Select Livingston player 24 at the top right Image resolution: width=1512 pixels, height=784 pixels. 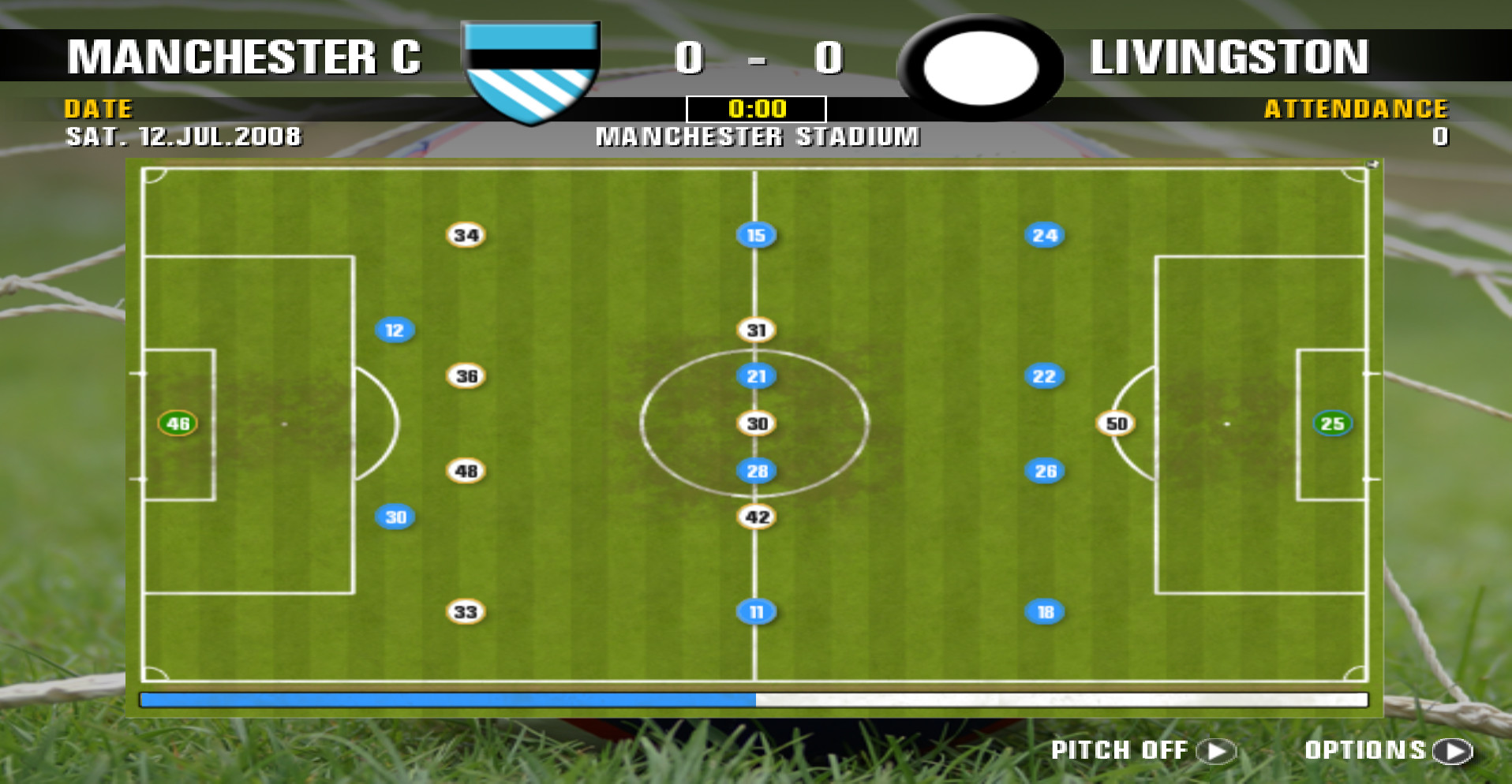point(1045,233)
